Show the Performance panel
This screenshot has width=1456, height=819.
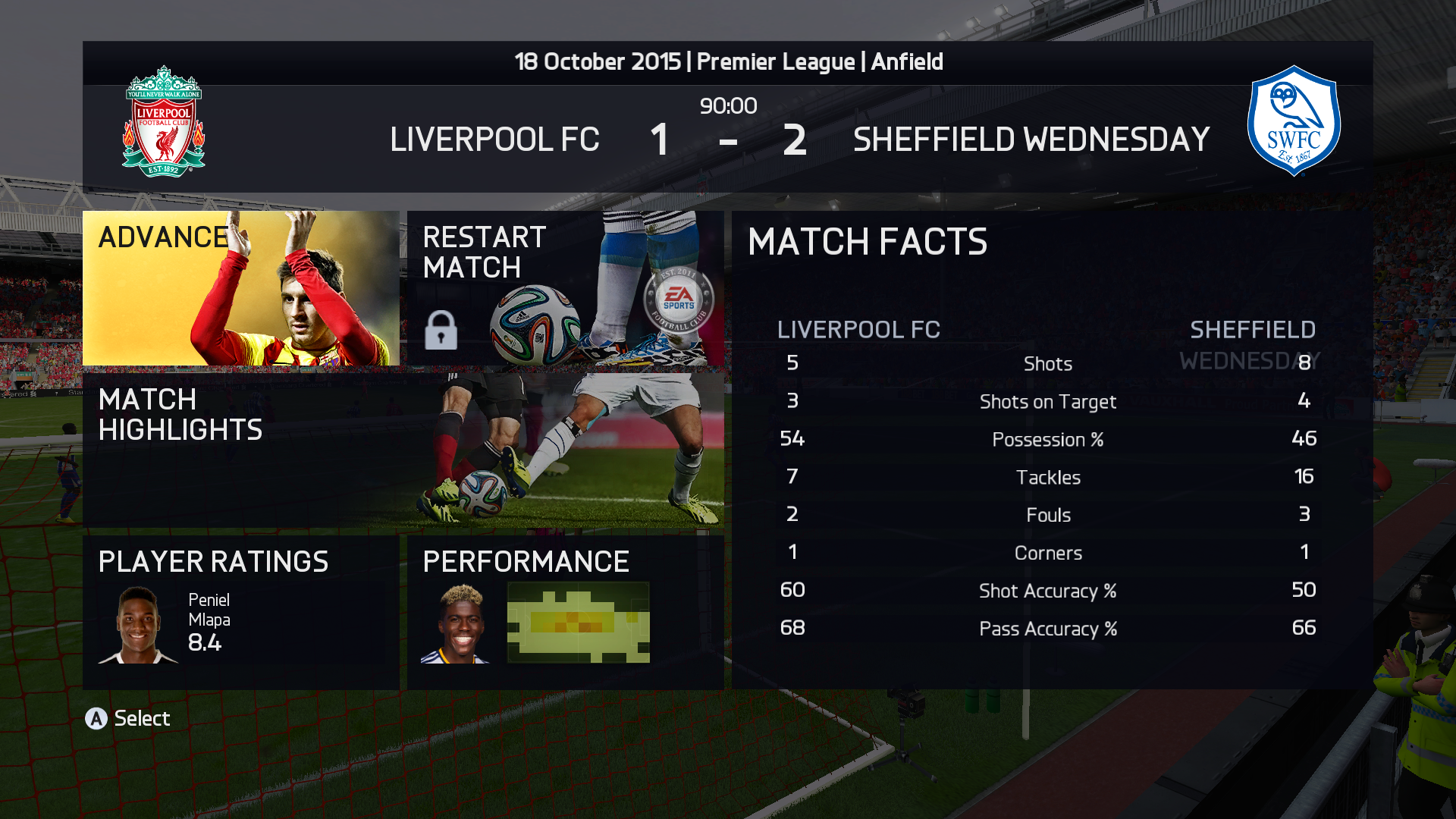[565, 612]
